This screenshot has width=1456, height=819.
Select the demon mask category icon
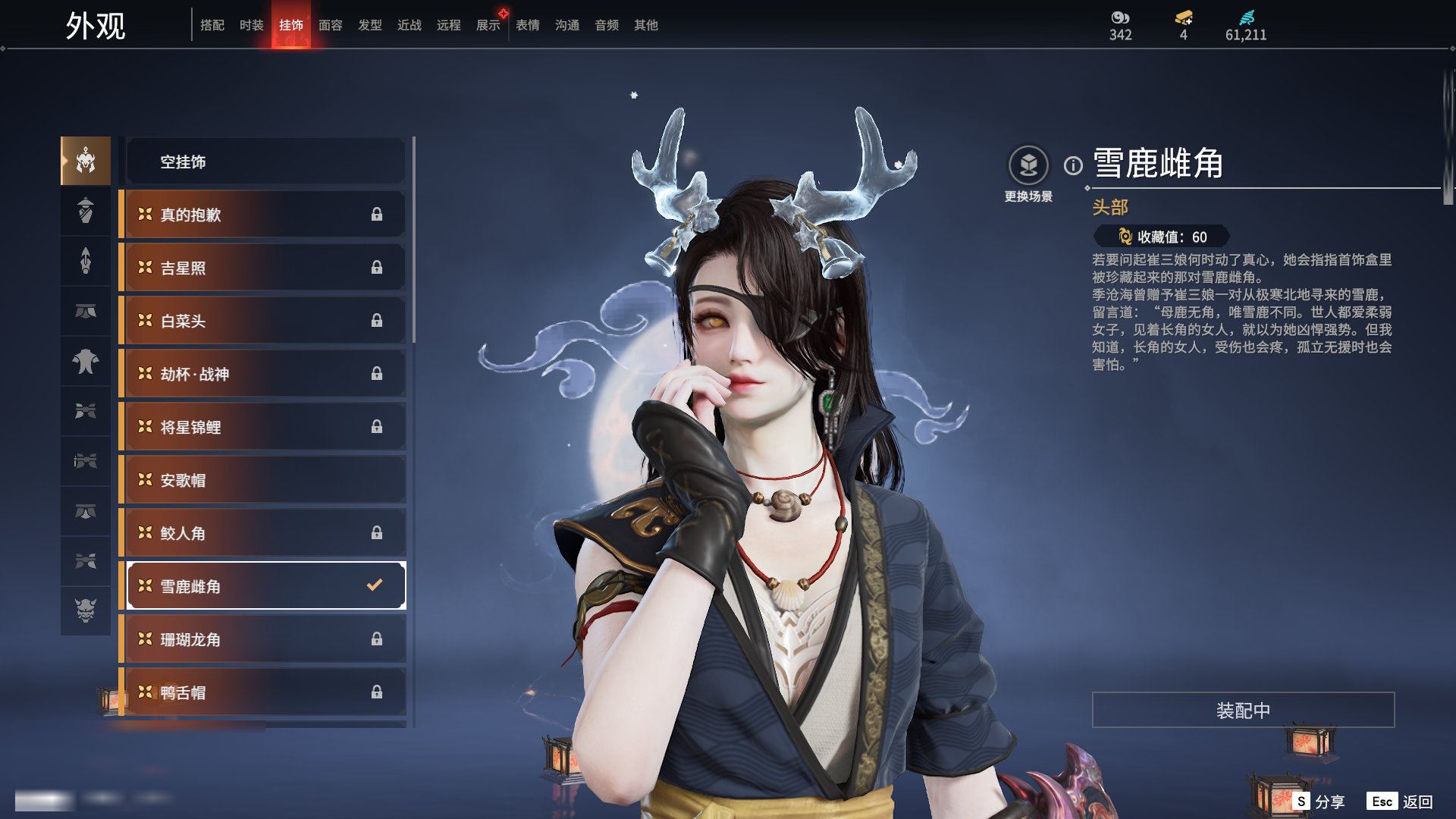click(86, 610)
